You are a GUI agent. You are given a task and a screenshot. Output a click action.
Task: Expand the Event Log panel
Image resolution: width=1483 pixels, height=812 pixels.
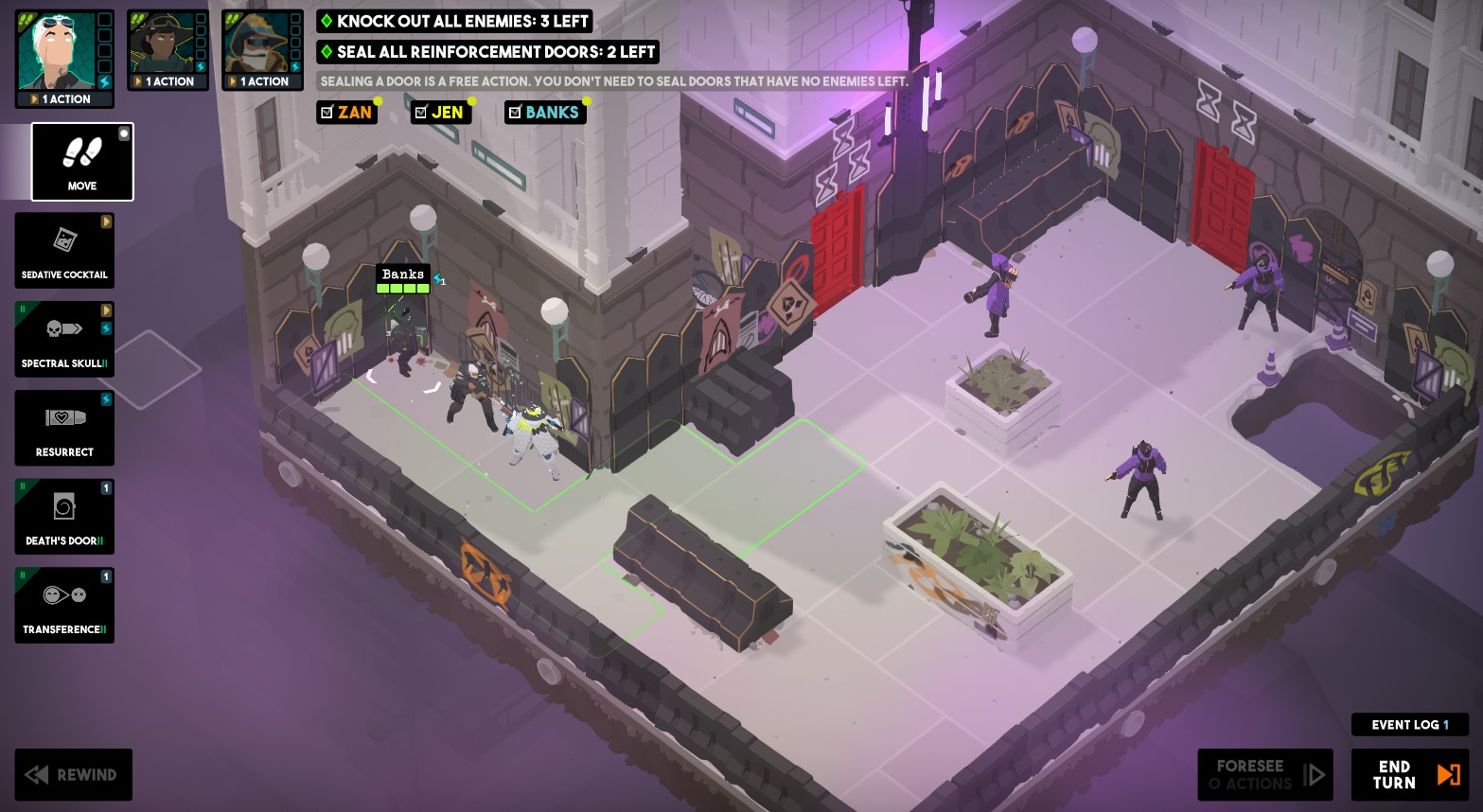point(1409,724)
